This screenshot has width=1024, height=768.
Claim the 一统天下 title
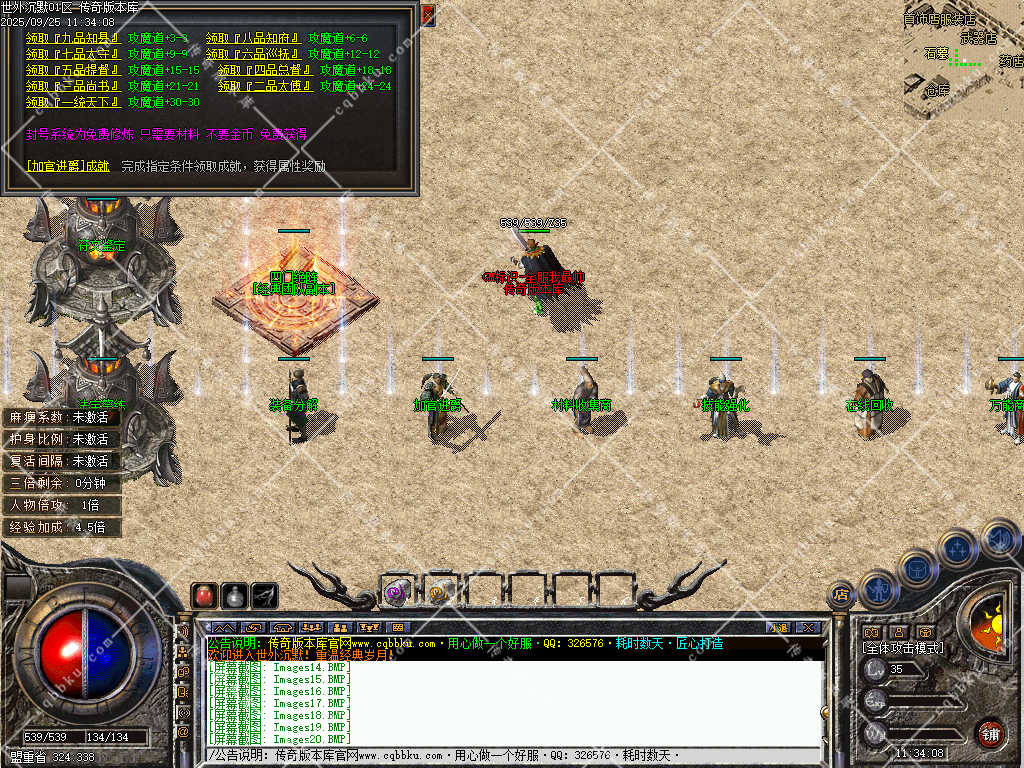pos(73,102)
